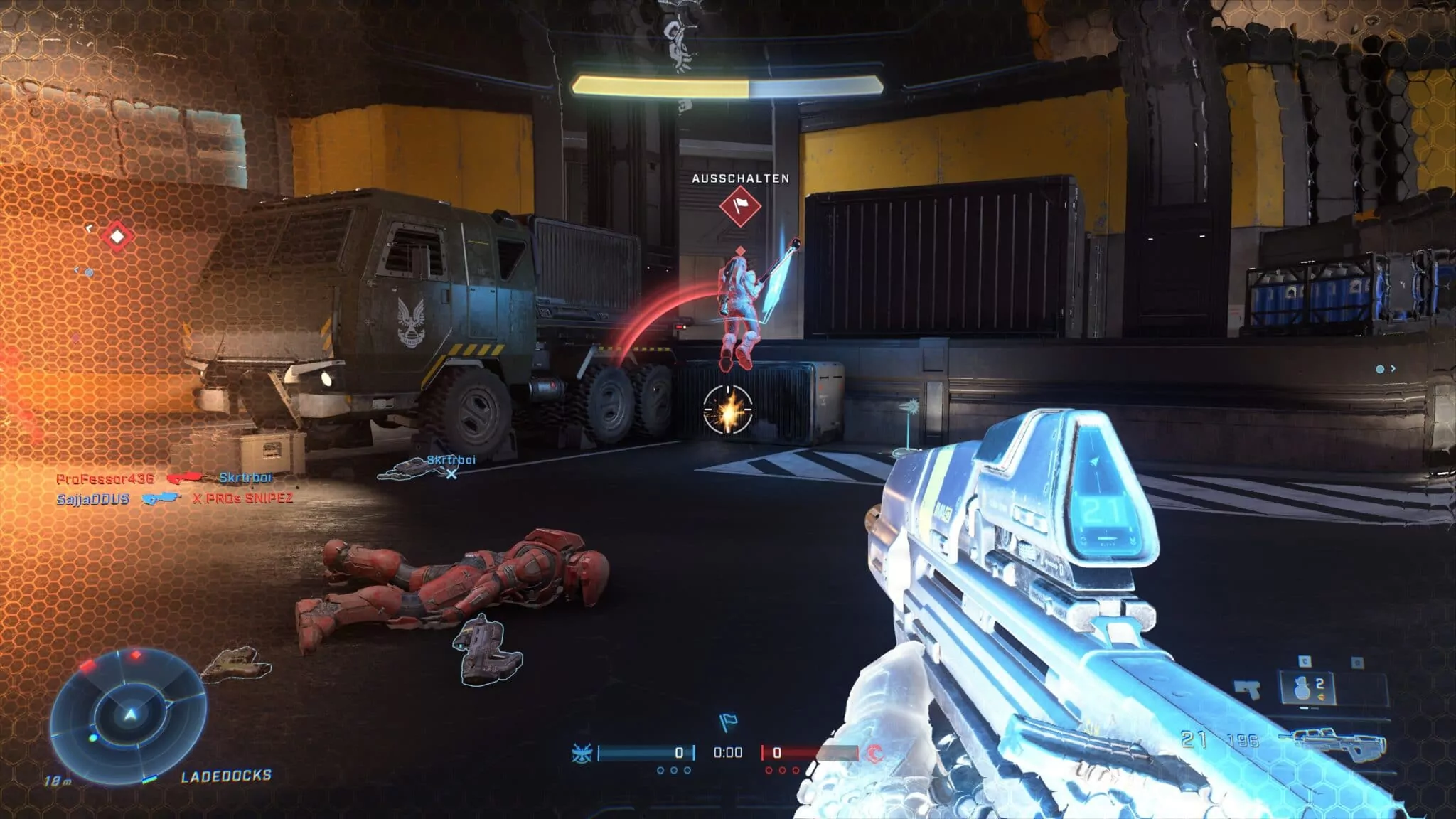Click the blue flag game-mode icon
Viewport: 1456px width, 819px height.
(727, 722)
